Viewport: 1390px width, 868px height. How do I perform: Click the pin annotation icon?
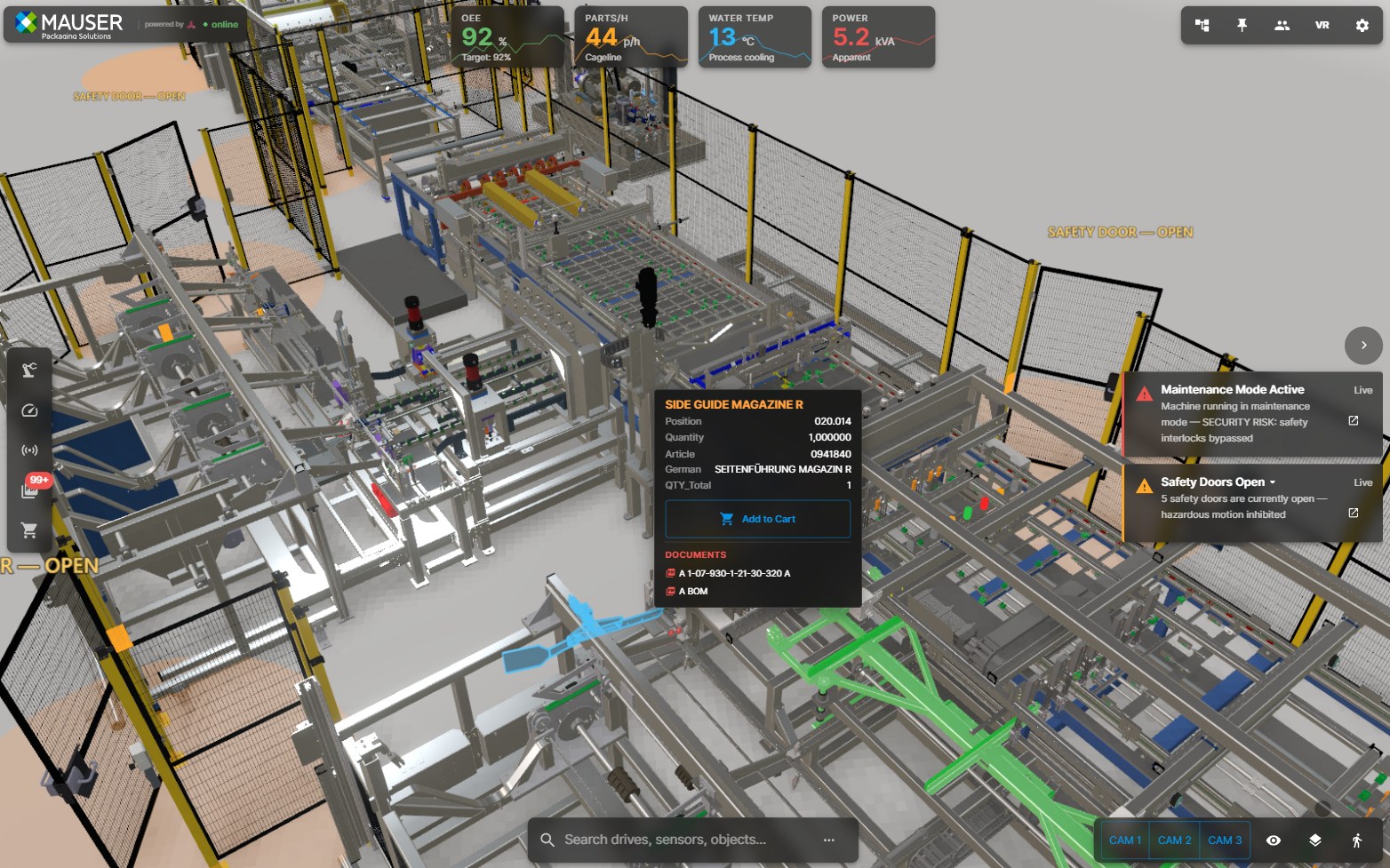pyautogui.click(x=1241, y=26)
